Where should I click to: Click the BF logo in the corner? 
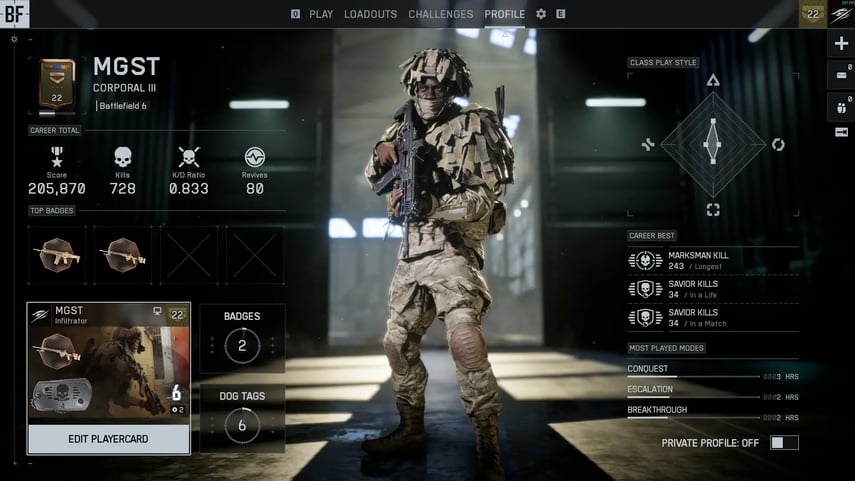15,14
